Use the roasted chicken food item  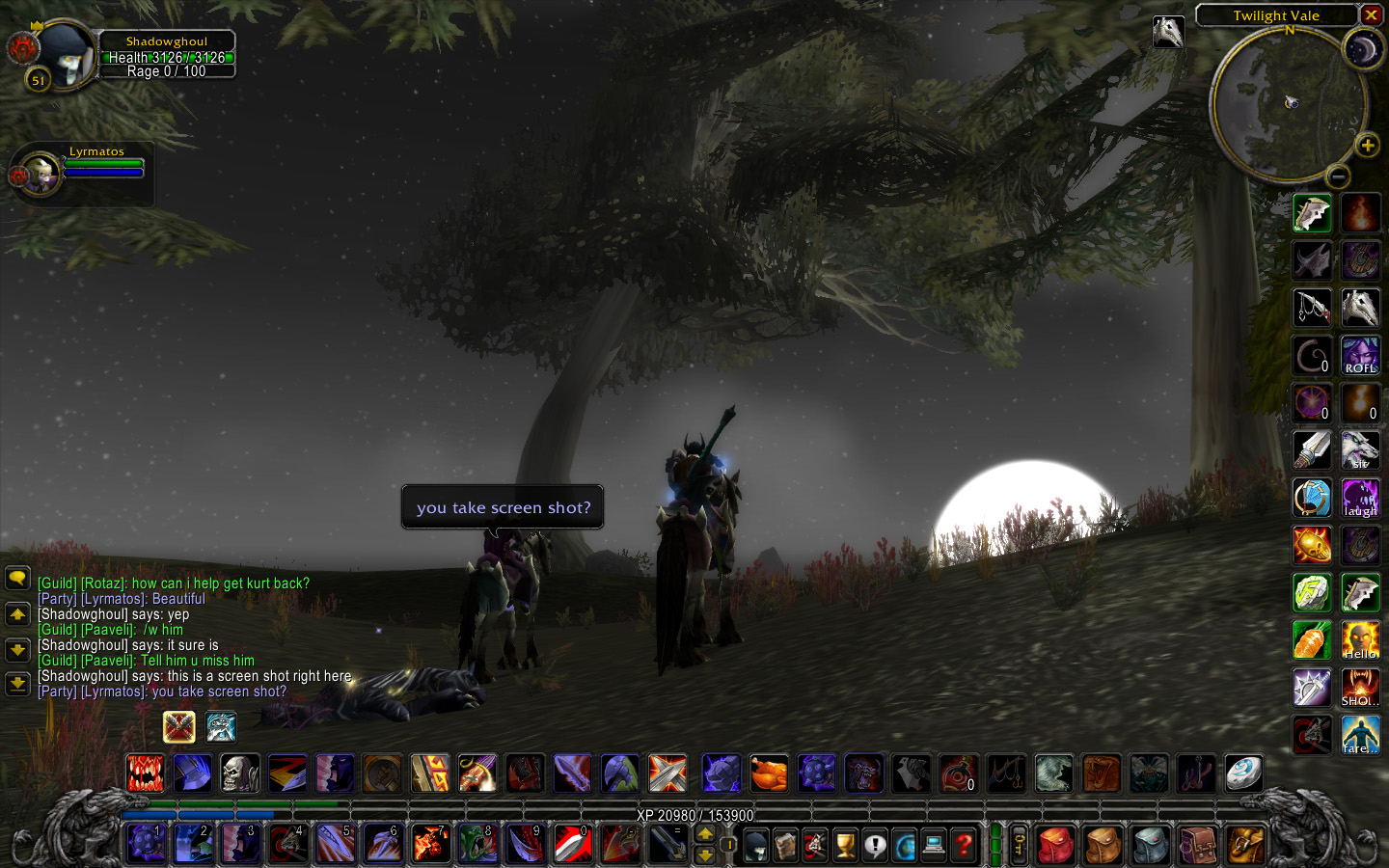(769, 773)
